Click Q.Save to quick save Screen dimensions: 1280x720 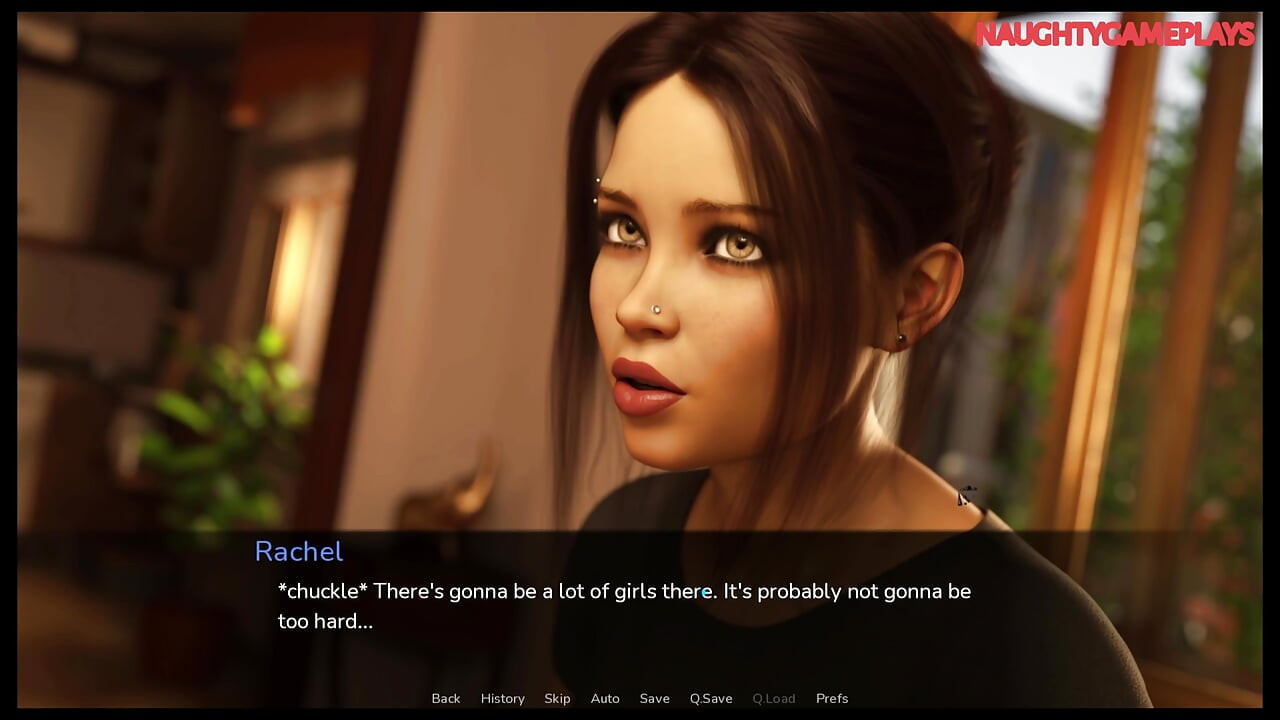[x=711, y=698]
